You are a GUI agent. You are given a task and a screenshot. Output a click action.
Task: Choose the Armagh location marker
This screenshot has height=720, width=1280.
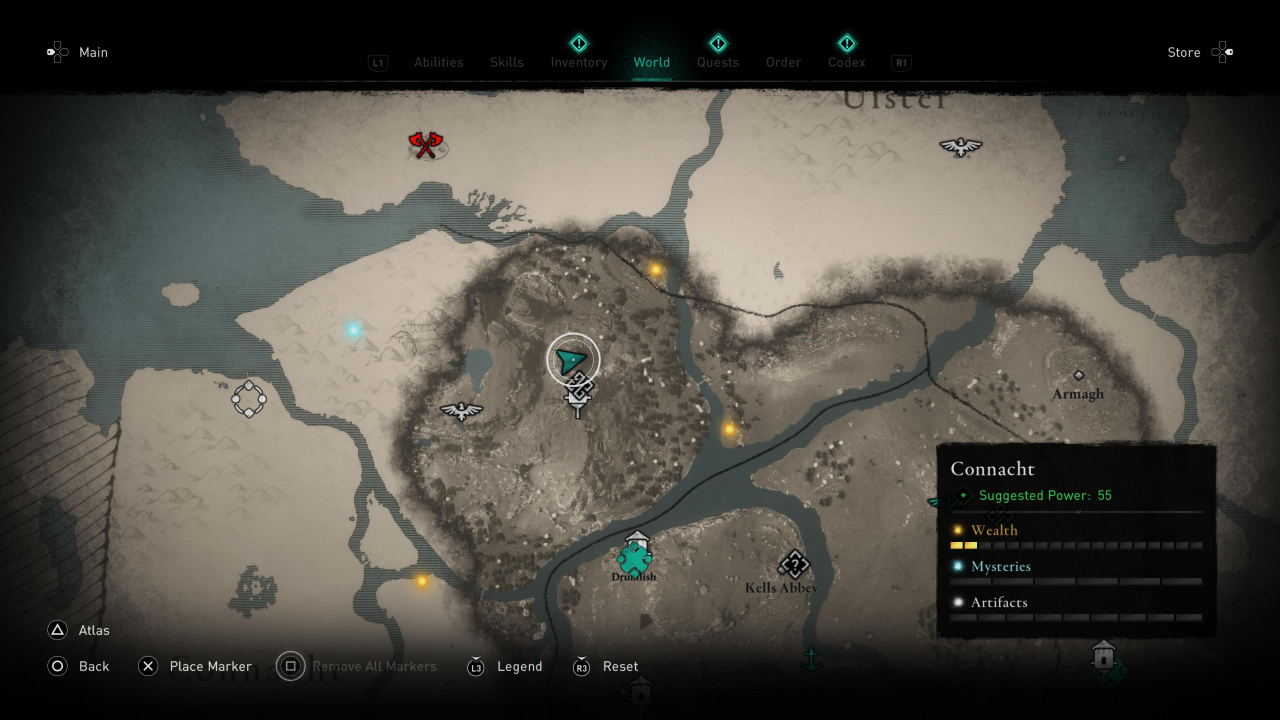pyautogui.click(x=1078, y=376)
